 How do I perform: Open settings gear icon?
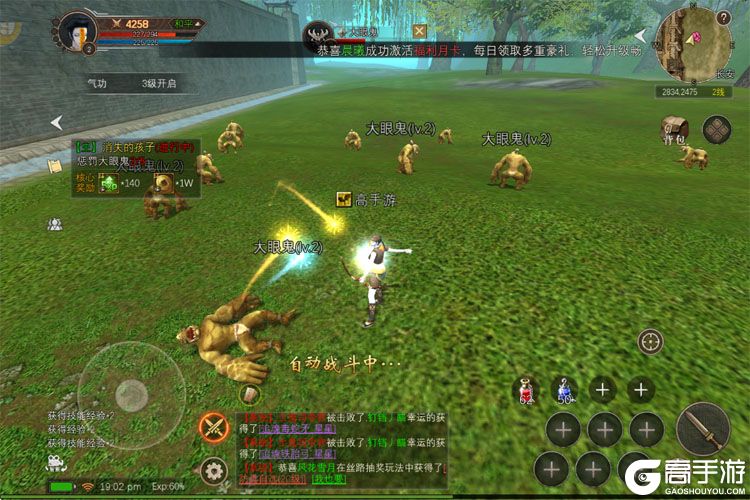[x=212, y=470]
